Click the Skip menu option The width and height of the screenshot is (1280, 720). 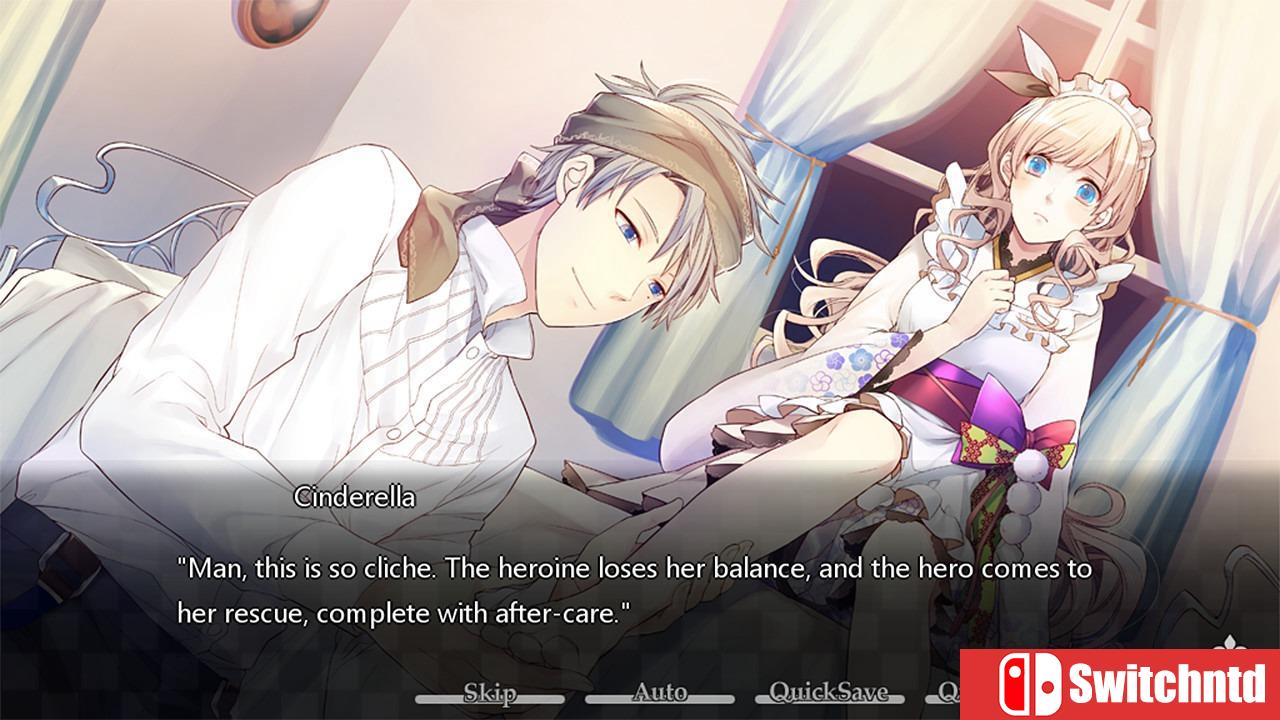[492, 692]
